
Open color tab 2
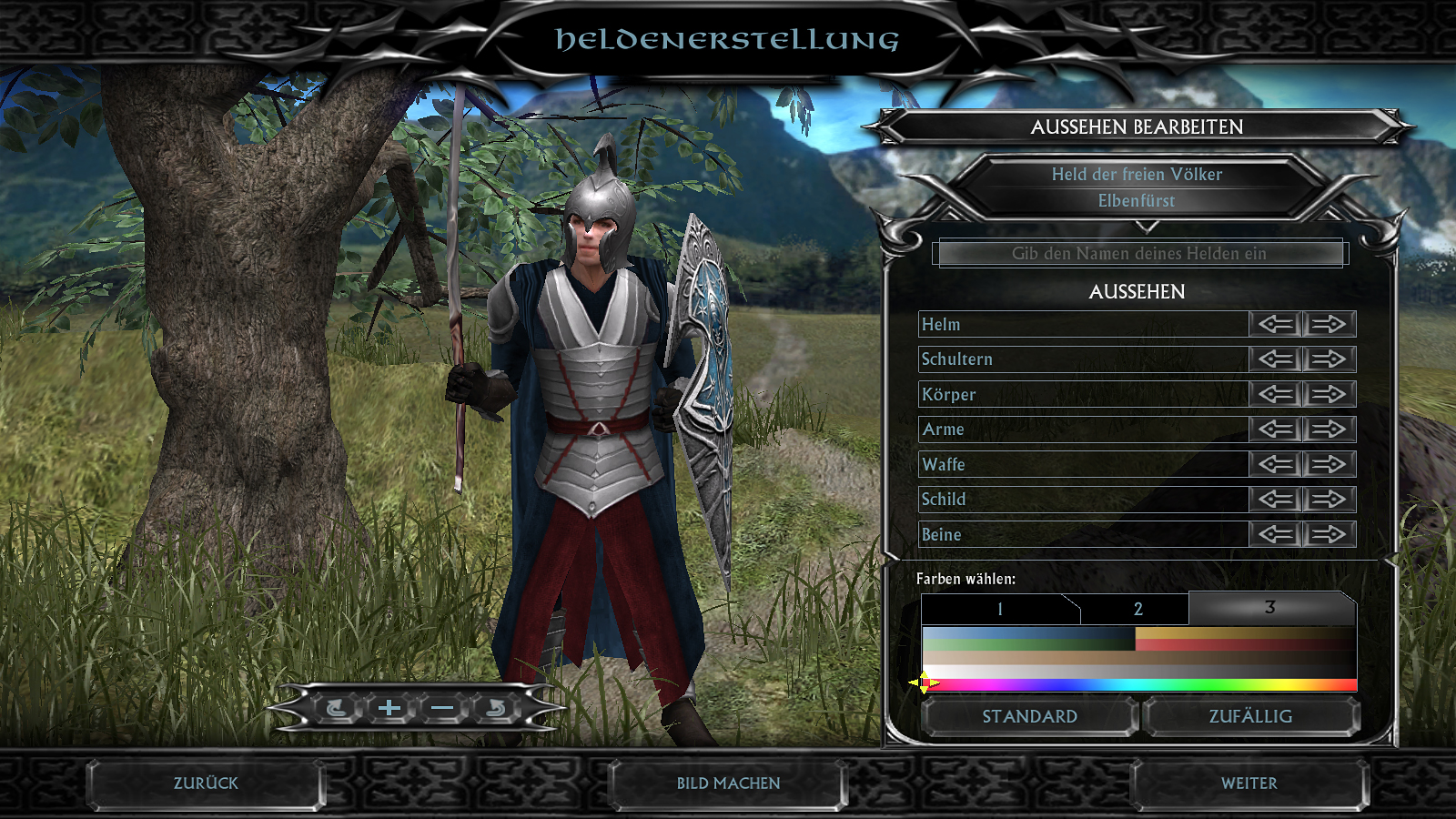[1137, 610]
